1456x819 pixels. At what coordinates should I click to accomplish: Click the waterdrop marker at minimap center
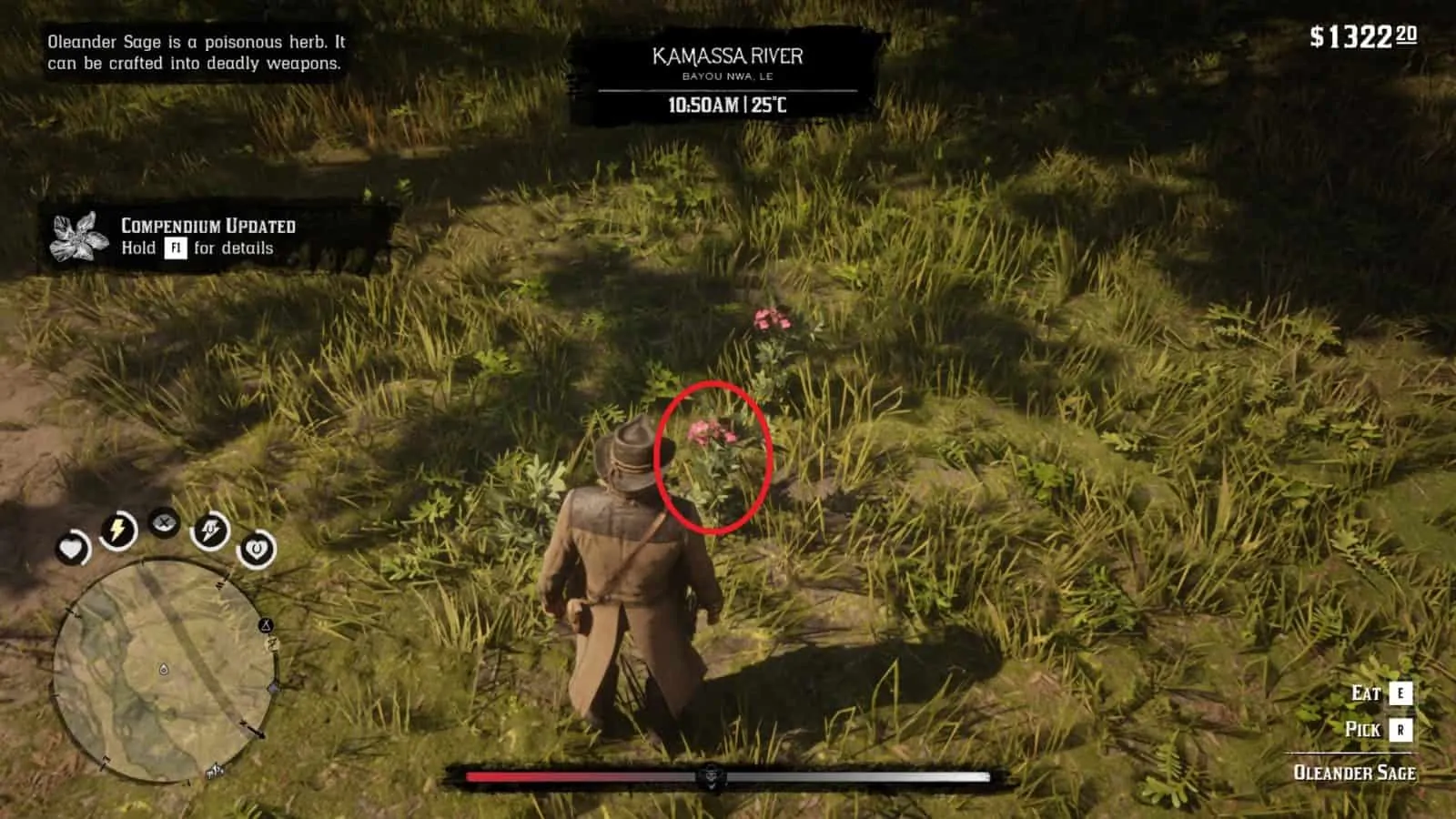click(162, 668)
